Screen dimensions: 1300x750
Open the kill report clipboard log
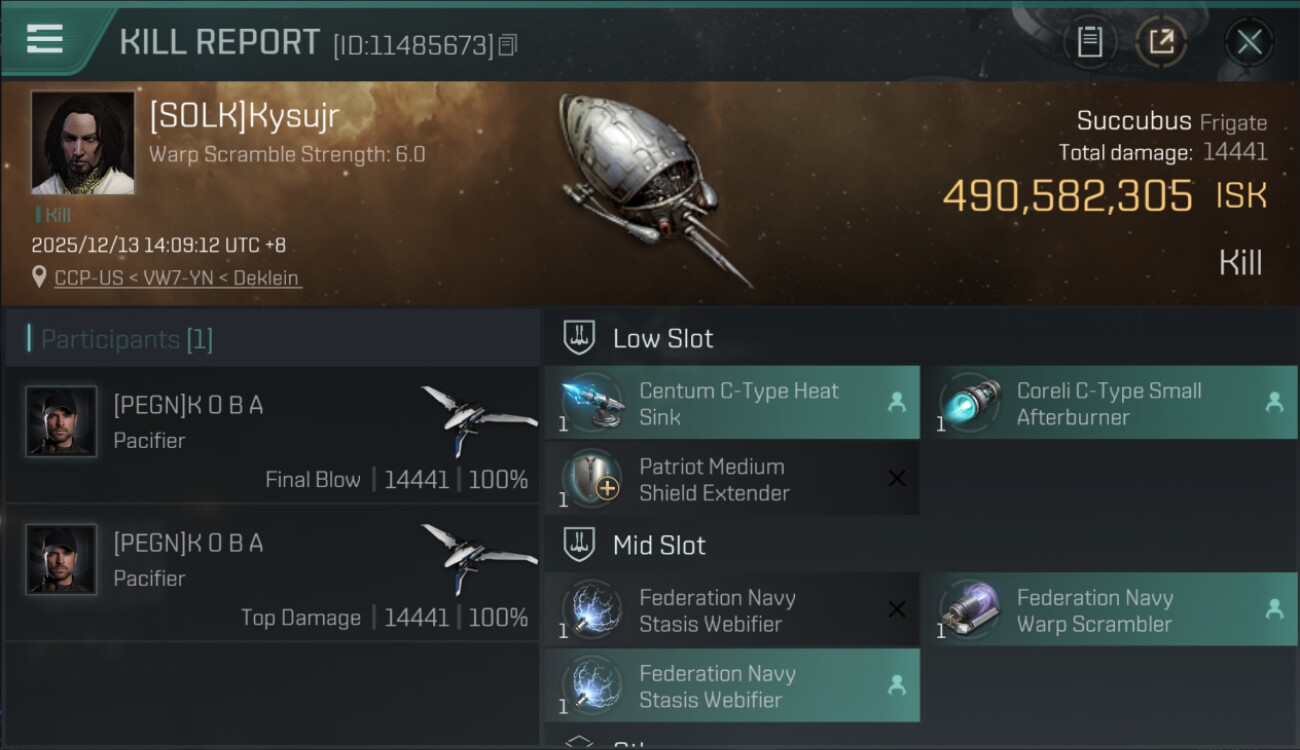tap(1091, 41)
